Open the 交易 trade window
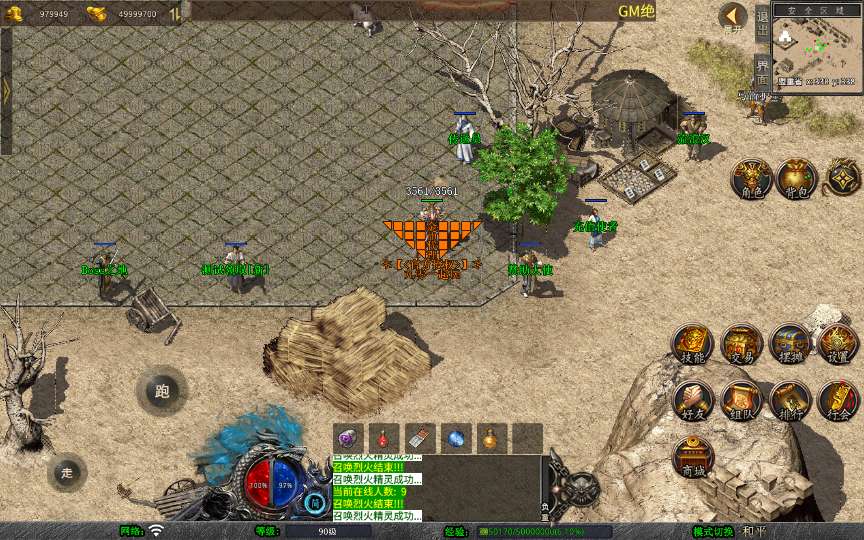This screenshot has width=864, height=540. (x=741, y=345)
